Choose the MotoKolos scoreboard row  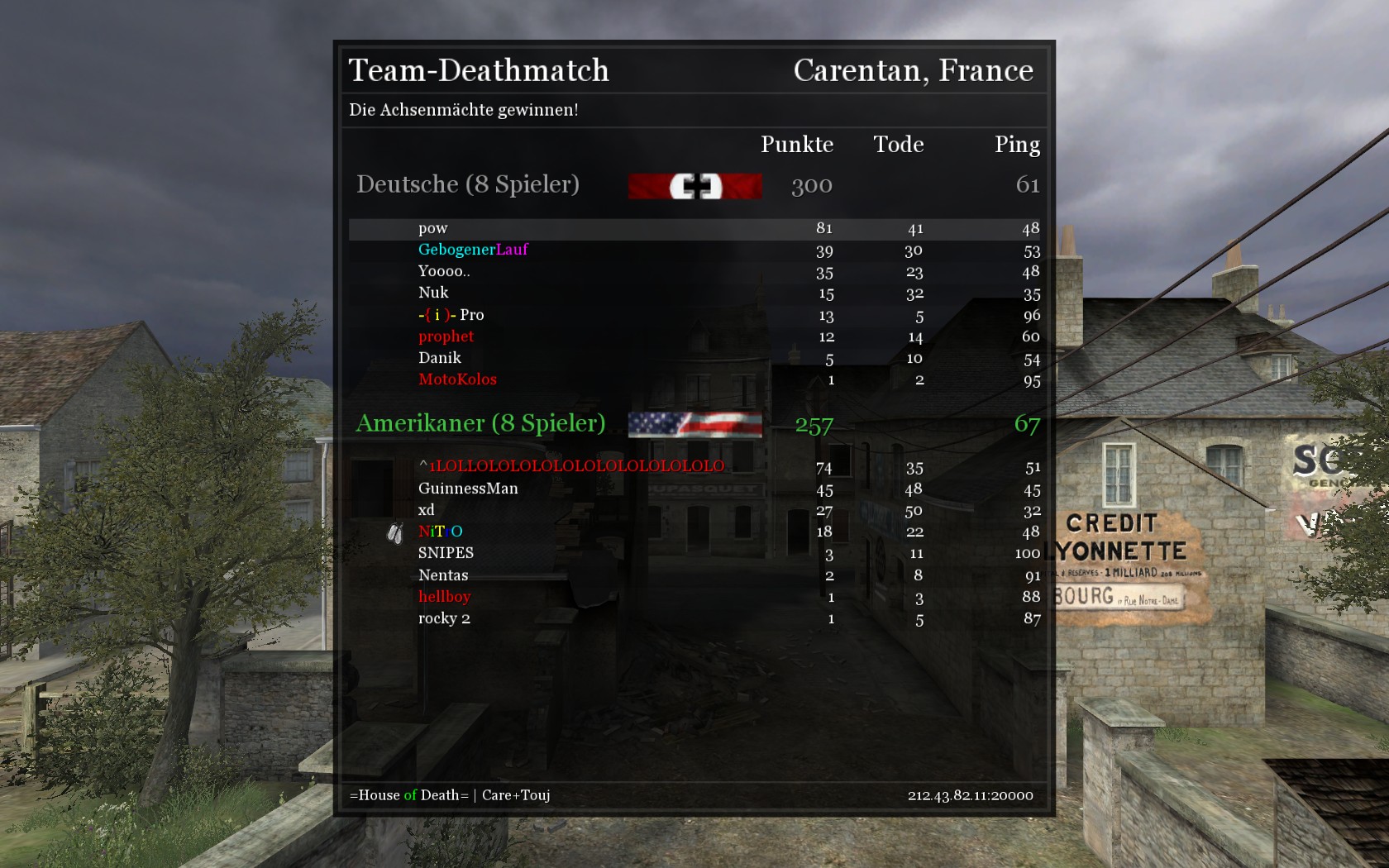coord(457,379)
